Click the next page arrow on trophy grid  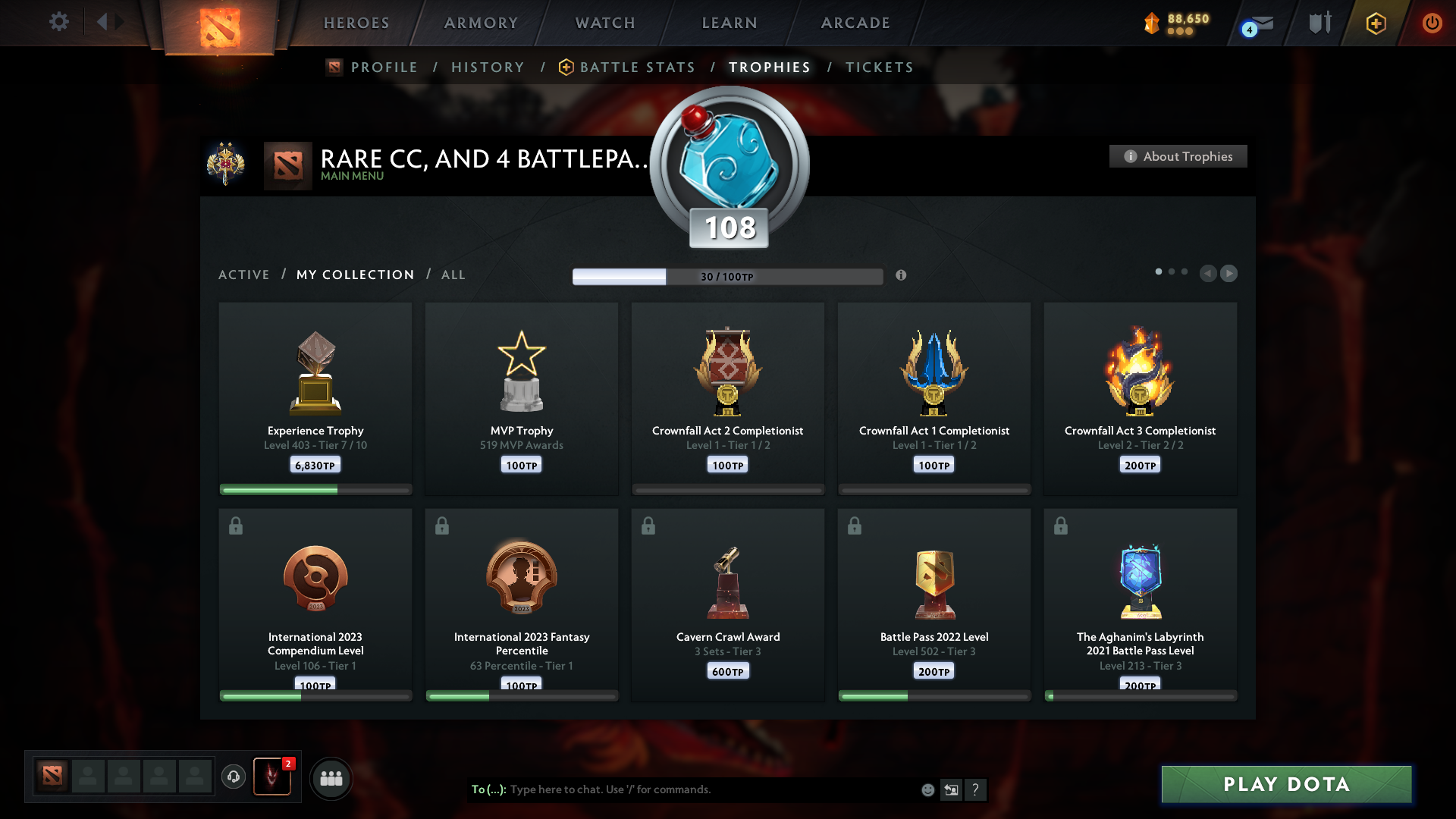1229,273
